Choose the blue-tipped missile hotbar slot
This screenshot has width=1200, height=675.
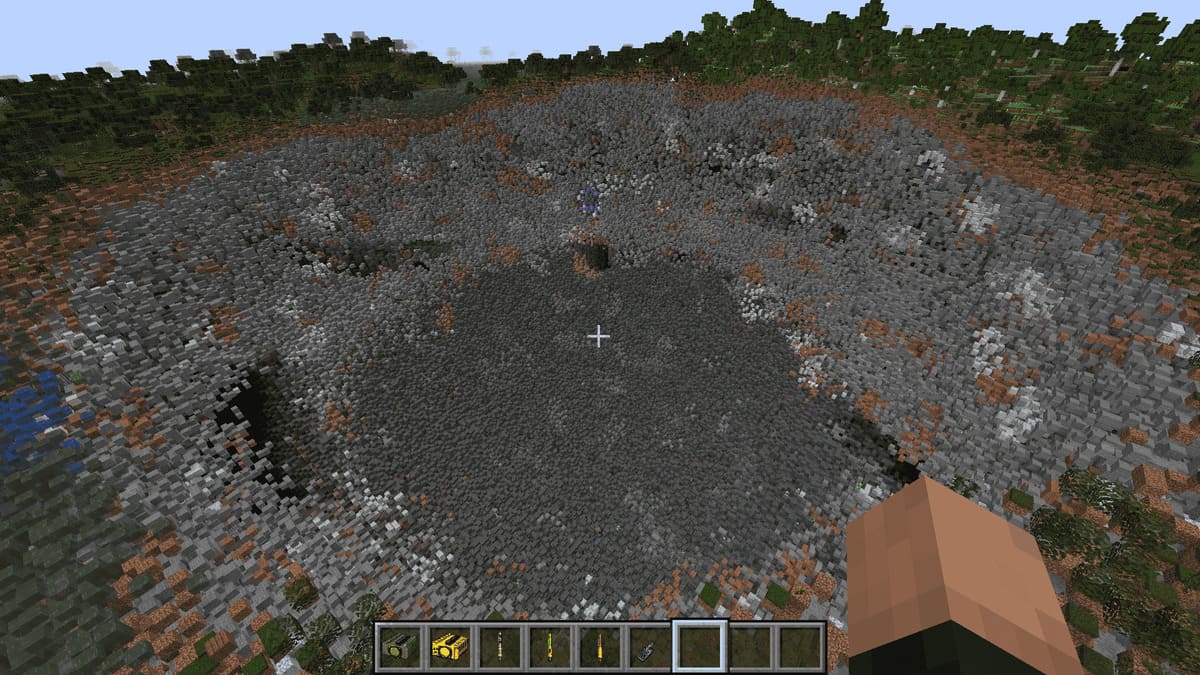click(499, 647)
